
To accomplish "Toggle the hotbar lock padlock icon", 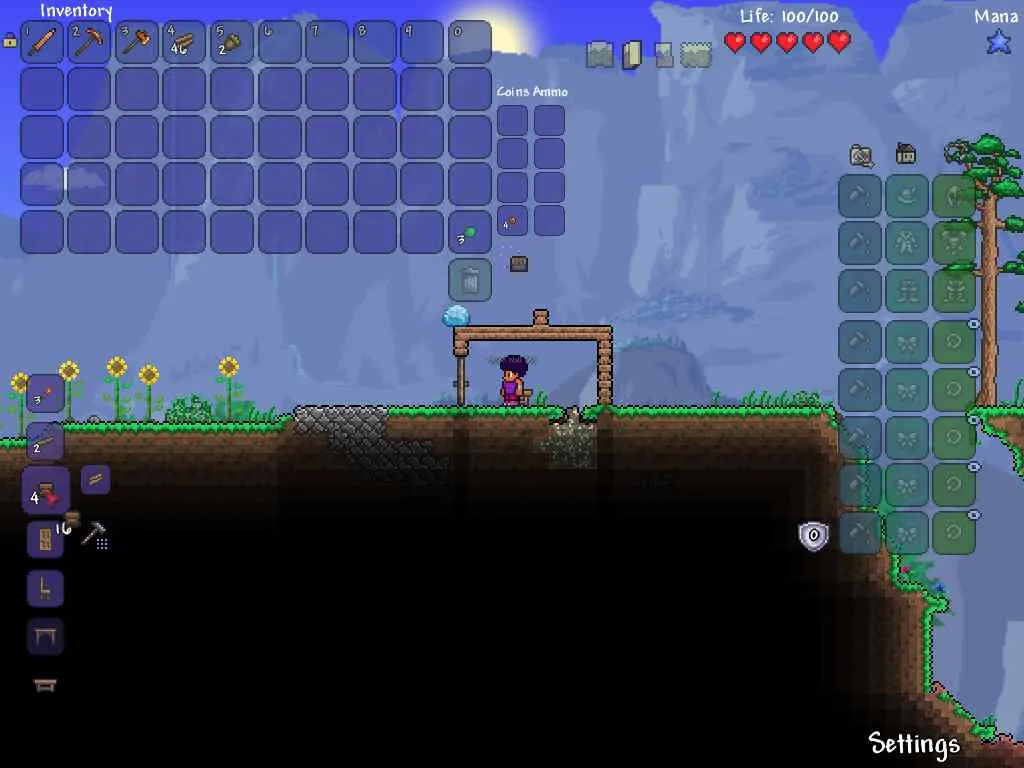I will (x=10, y=41).
